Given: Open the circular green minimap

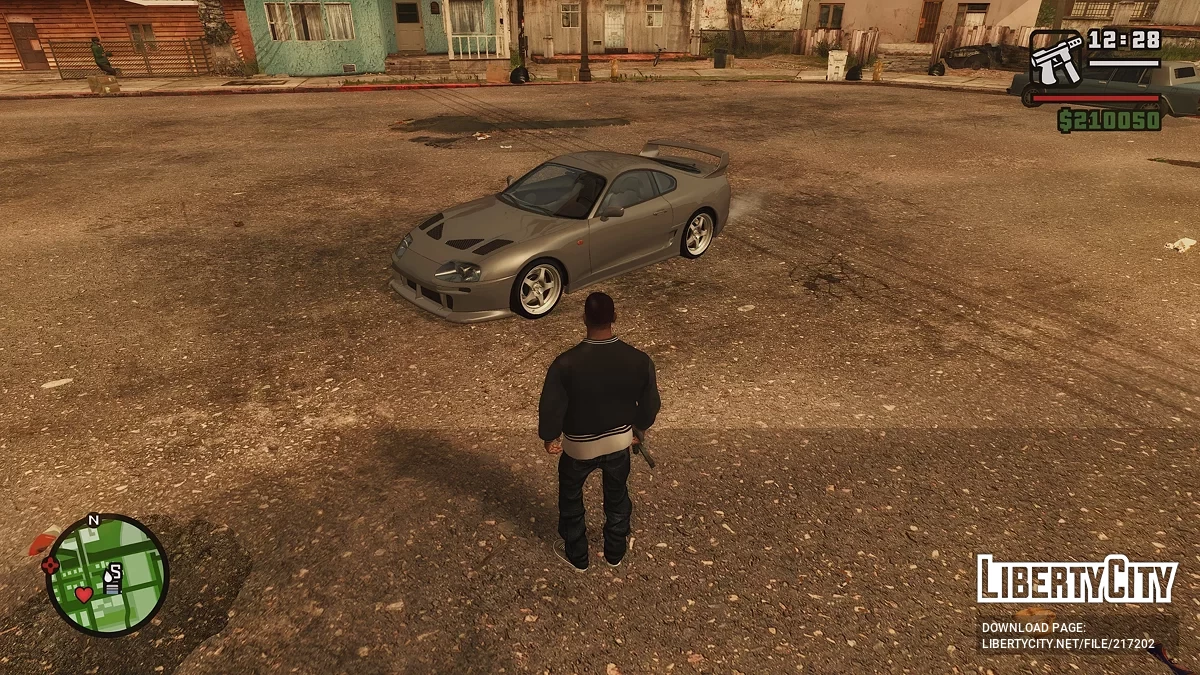Looking at the screenshot, I should click(107, 575).
